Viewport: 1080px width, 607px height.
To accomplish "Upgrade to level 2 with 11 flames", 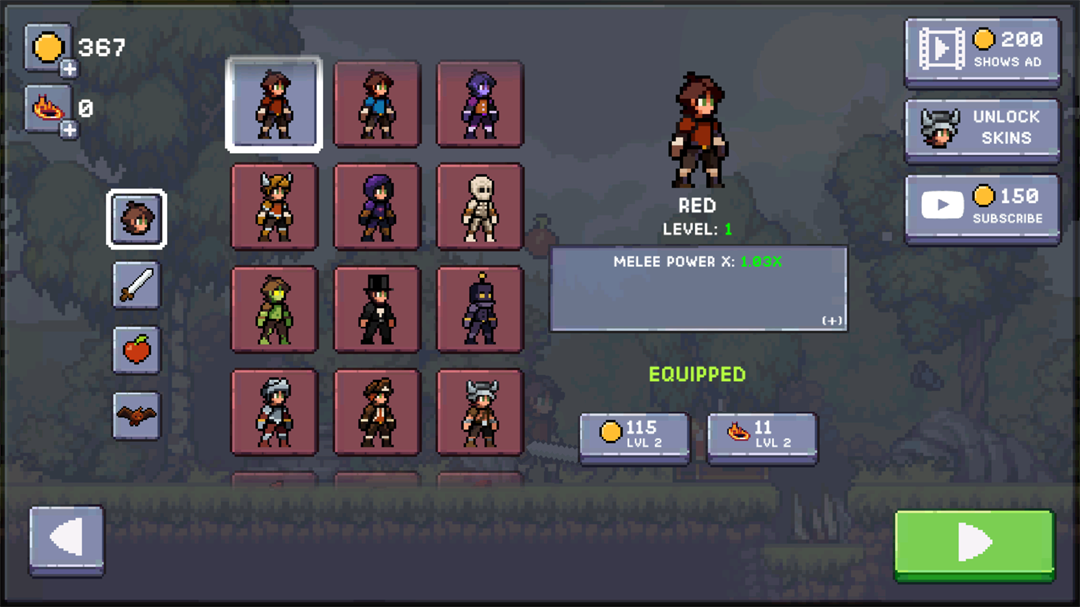I will pos(761,437).
